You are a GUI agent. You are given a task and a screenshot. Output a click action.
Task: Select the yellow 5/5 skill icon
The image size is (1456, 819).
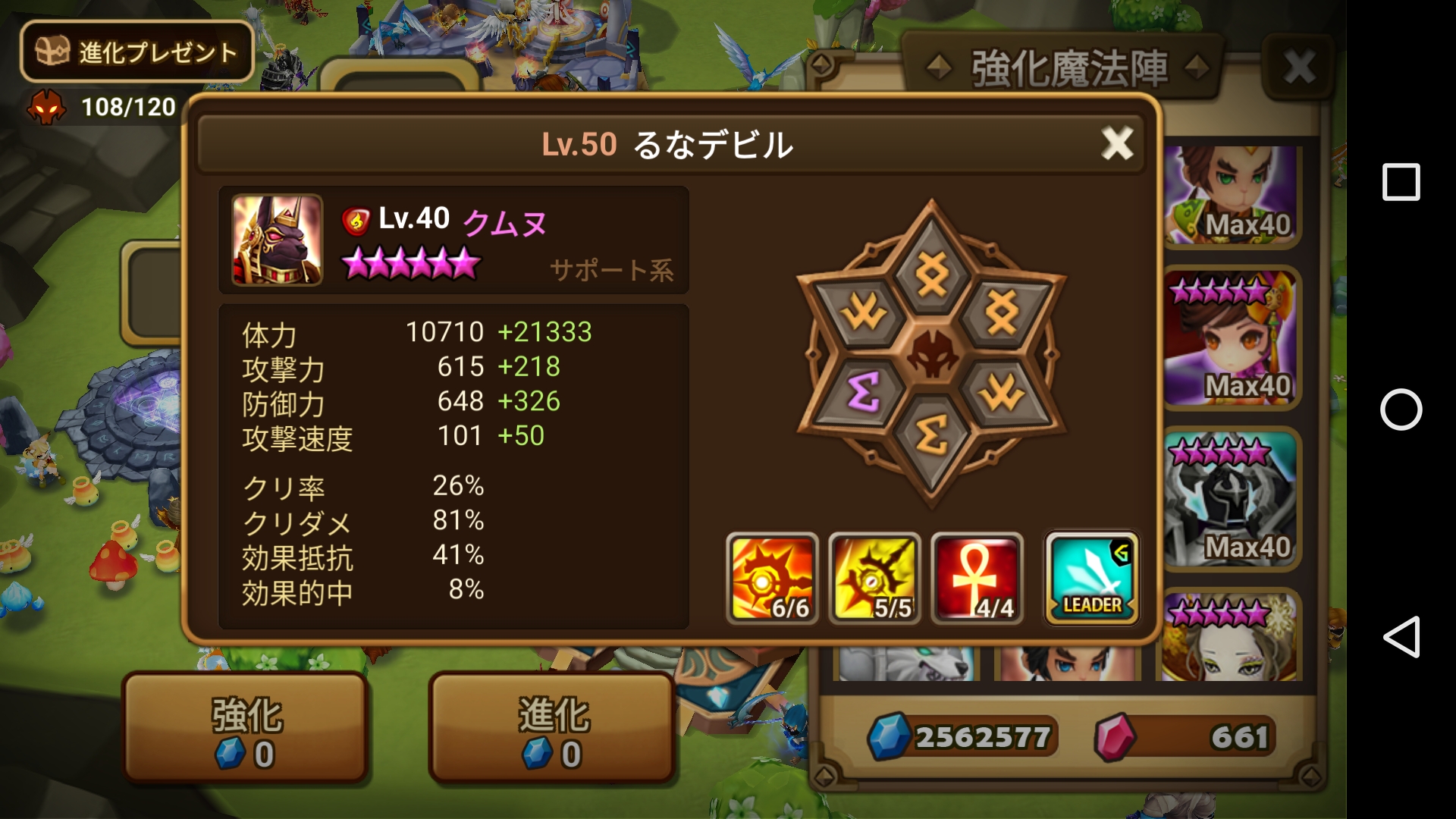click(874, 579)
